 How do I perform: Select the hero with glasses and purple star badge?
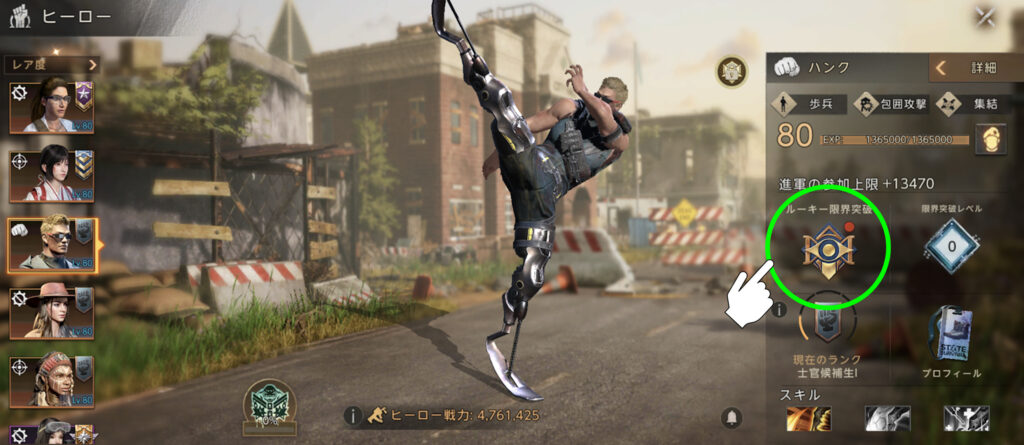click(52, 106)
